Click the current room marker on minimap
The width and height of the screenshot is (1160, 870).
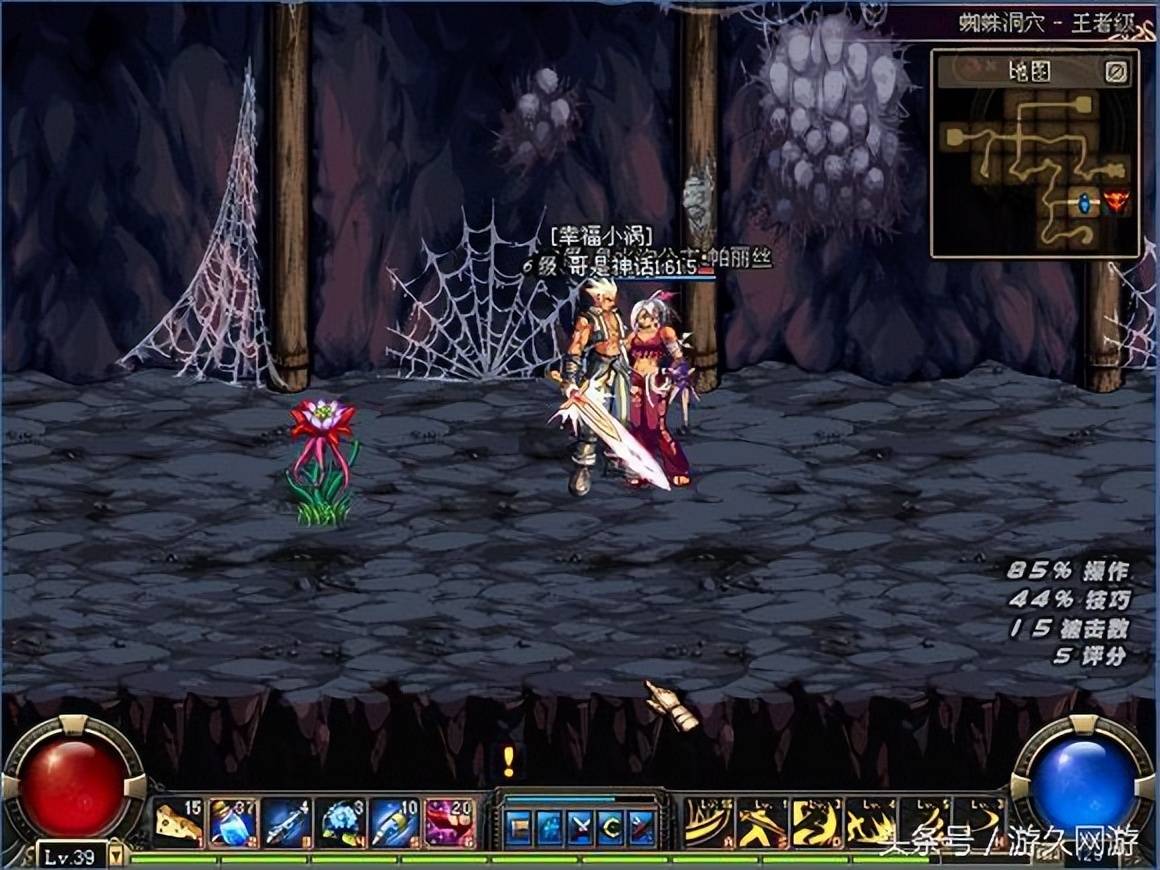1083,203
